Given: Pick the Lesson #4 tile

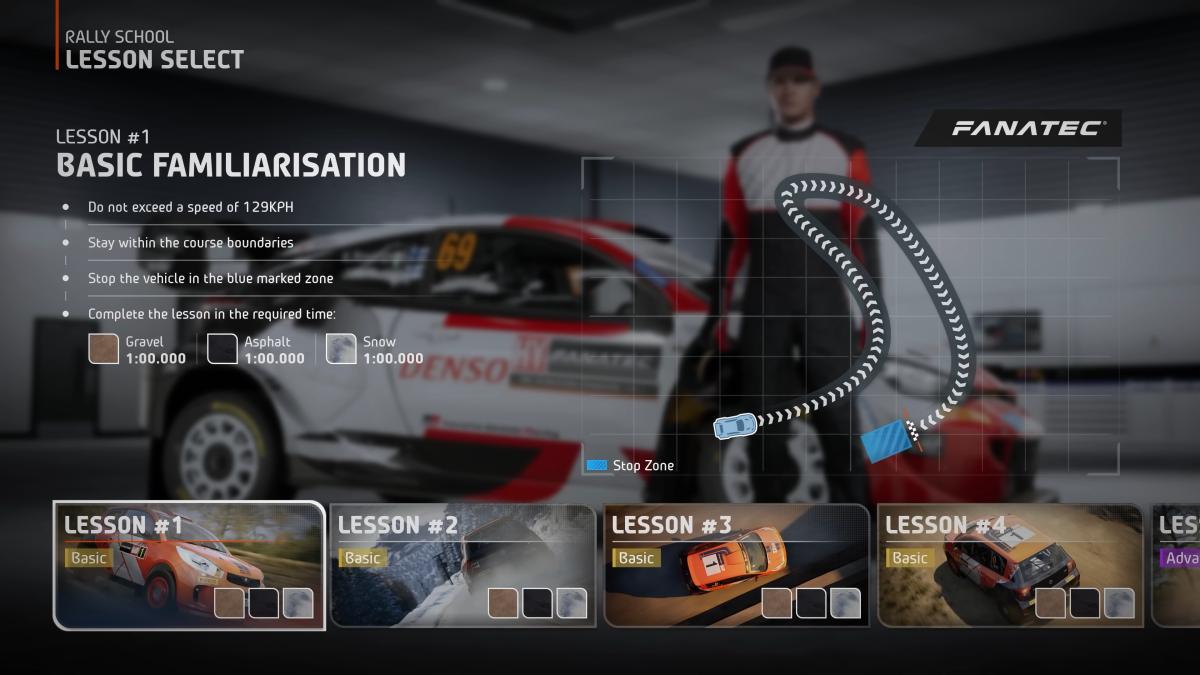Looking at the screenshot, I should click(1010, 565).
